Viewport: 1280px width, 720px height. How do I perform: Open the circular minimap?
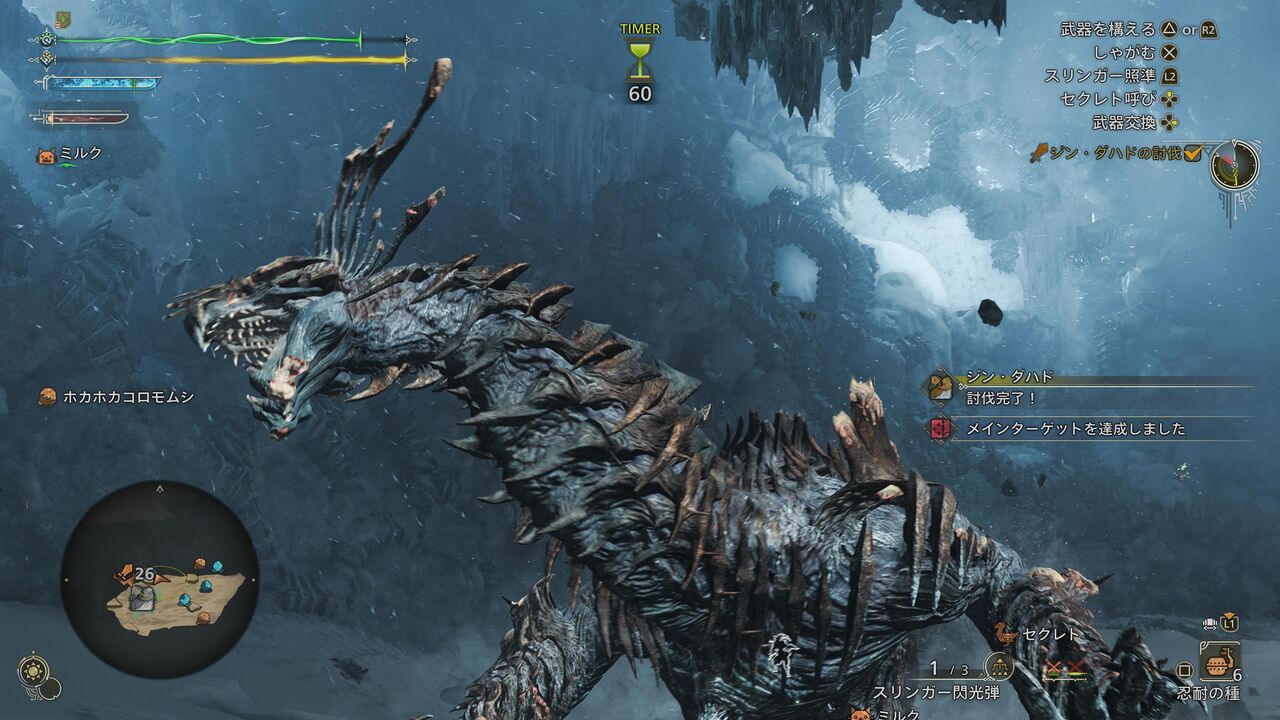(160, 580)
